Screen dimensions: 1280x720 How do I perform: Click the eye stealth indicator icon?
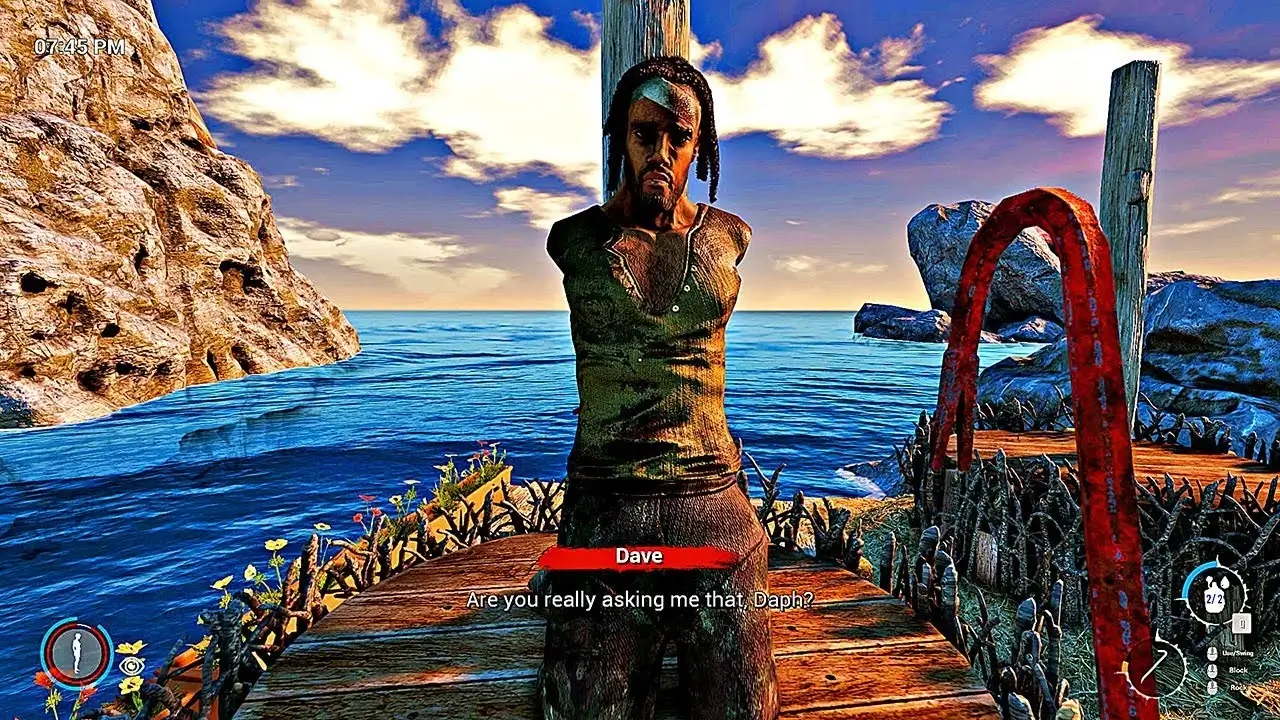(x=132, y=666)
